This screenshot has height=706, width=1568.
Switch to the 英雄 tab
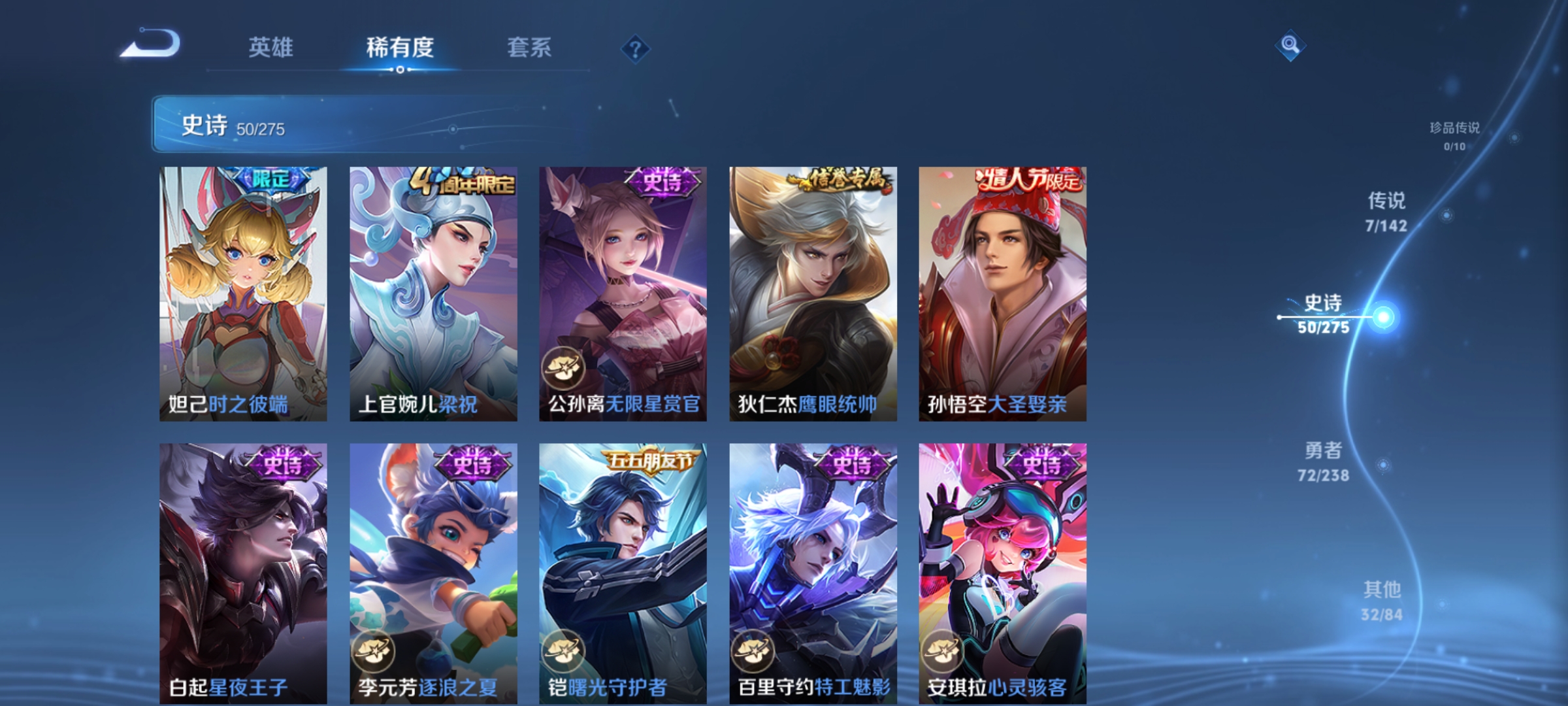click(272, 47)
